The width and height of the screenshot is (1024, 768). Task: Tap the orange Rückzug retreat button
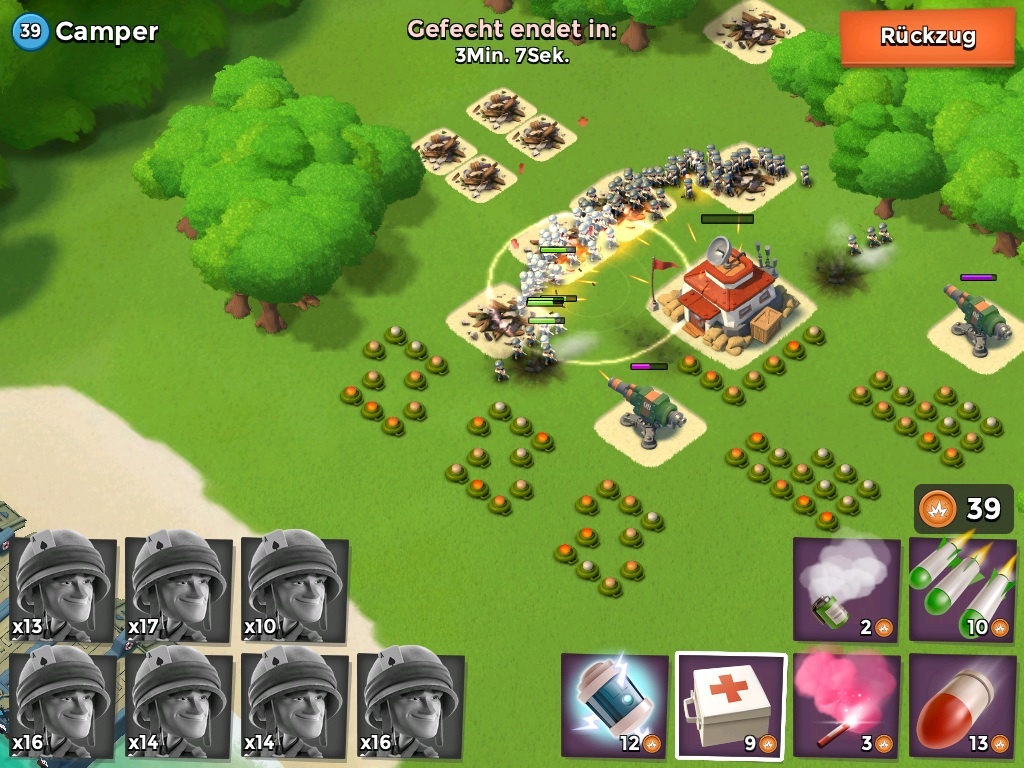tap(927, 37)
